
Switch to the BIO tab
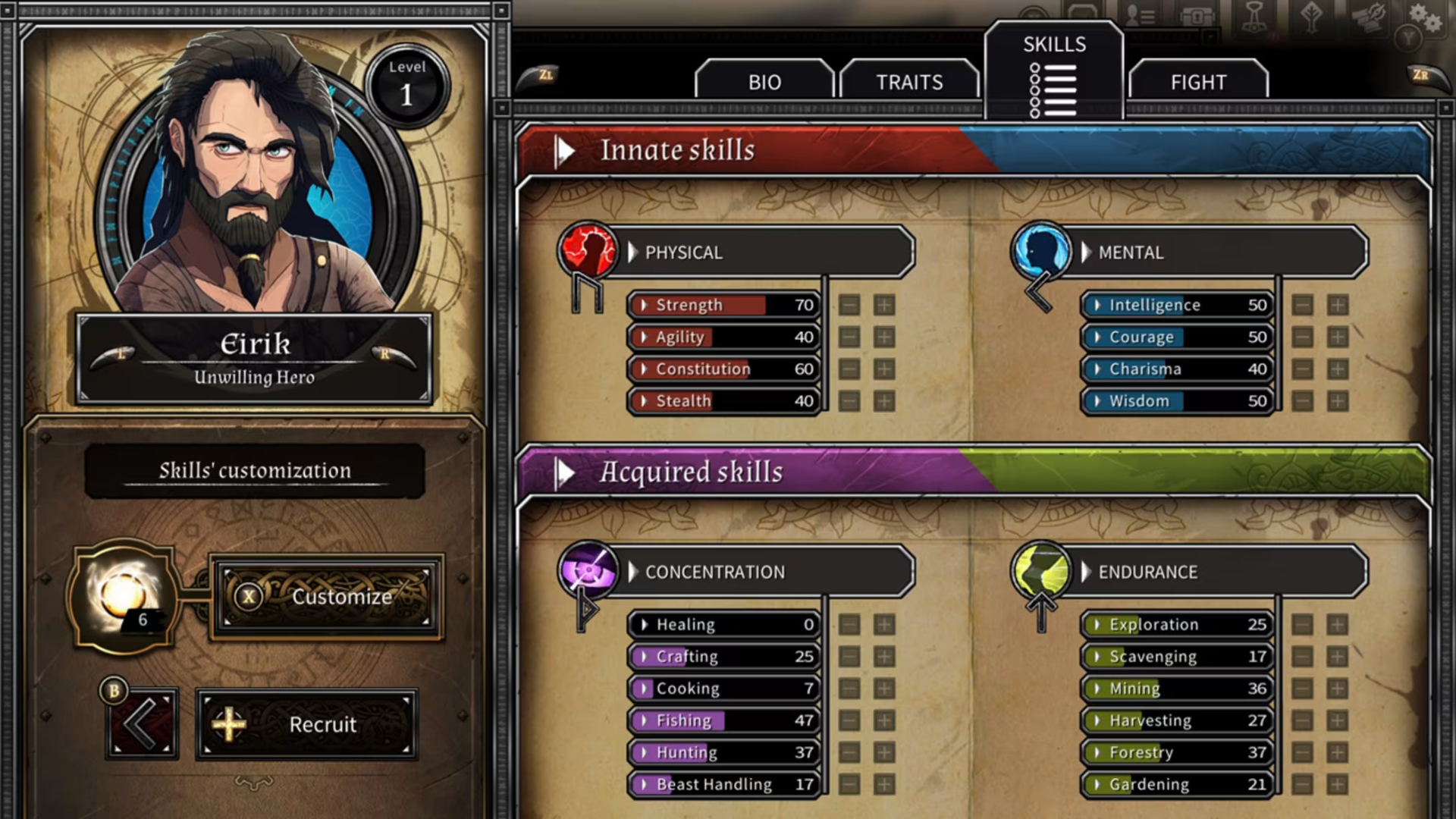tap(764, 82)
